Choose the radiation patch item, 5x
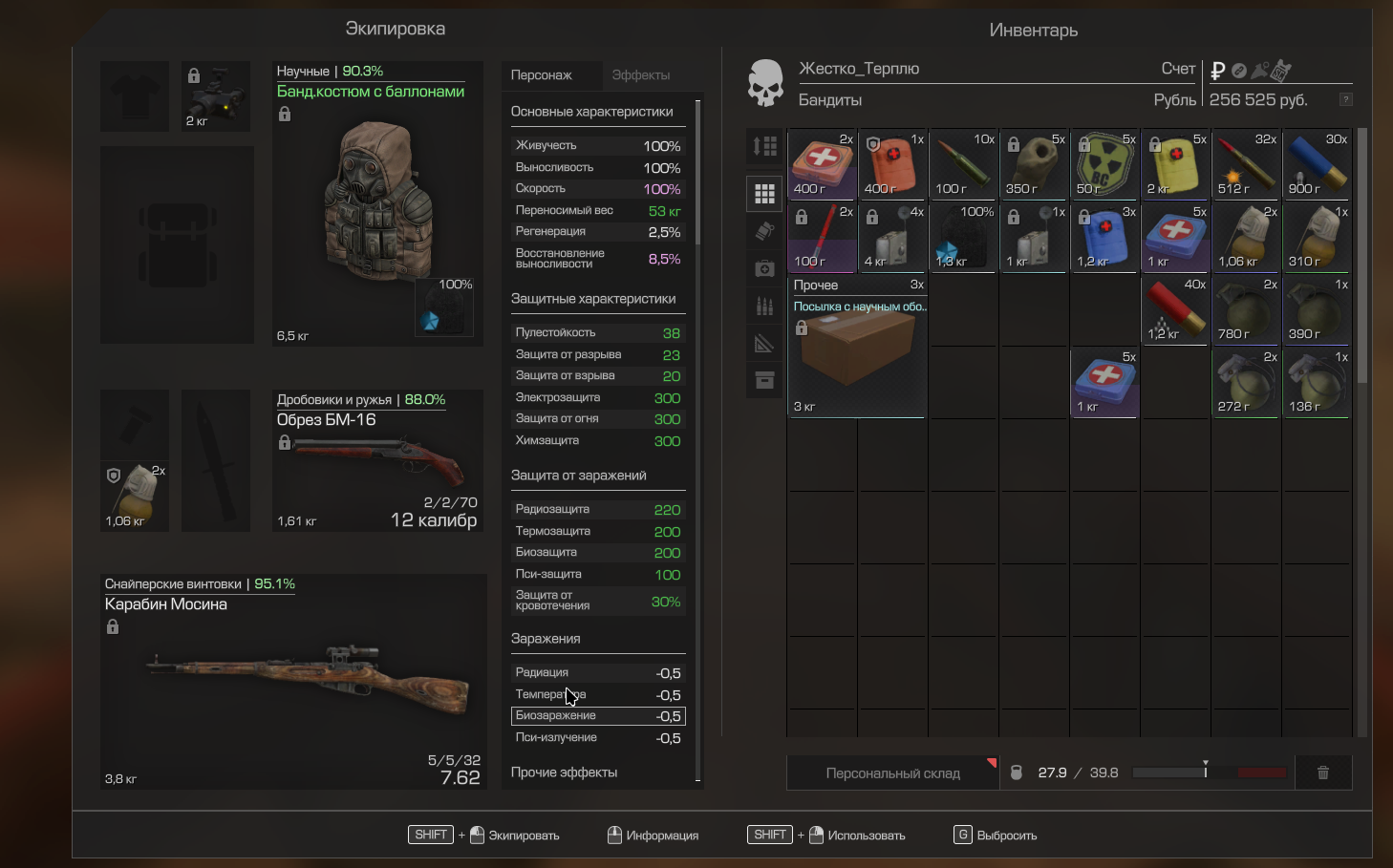Viewport: 1393px width, 868px height. click(1104, 164)
